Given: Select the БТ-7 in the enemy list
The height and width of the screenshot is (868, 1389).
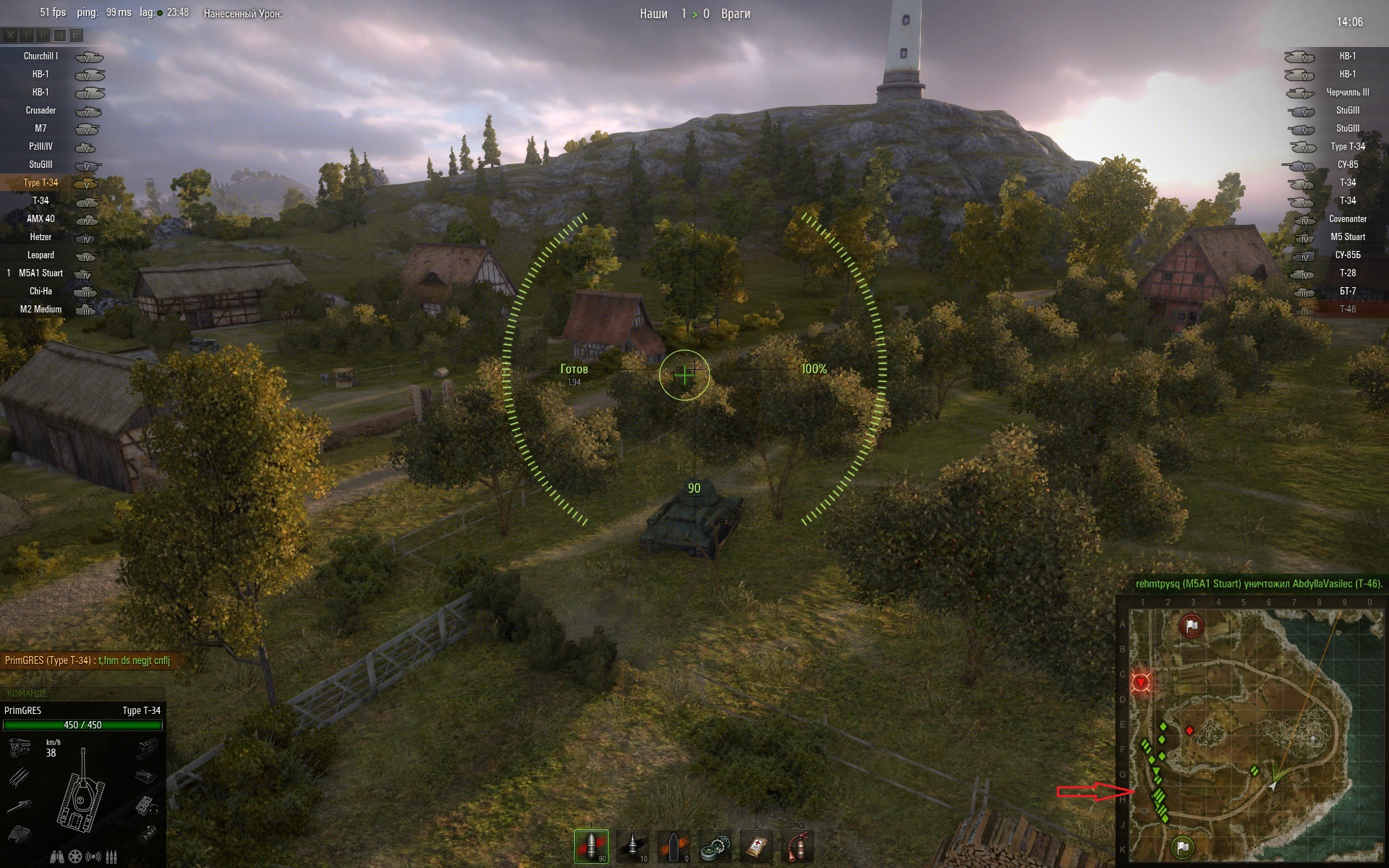Looking at the screenshot, I should [x=1347, y=291].
